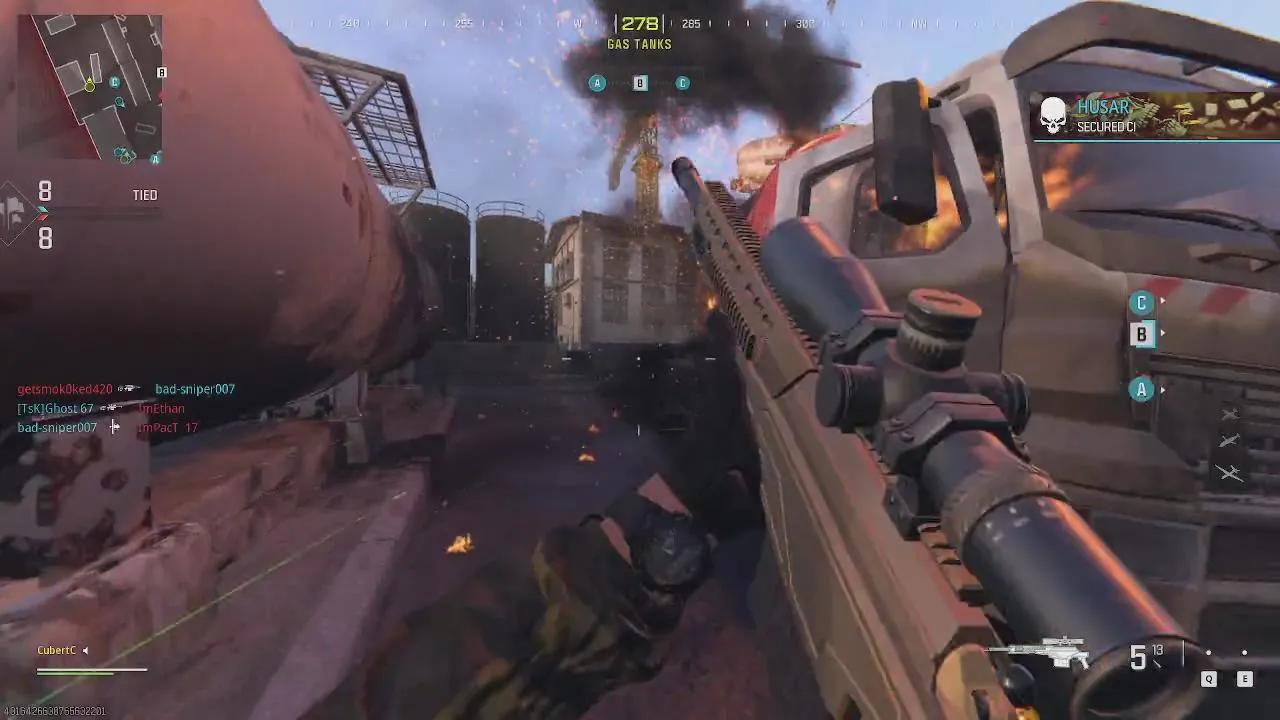
Task: Click objective point A on the top HUD
Action: (597, 83)
